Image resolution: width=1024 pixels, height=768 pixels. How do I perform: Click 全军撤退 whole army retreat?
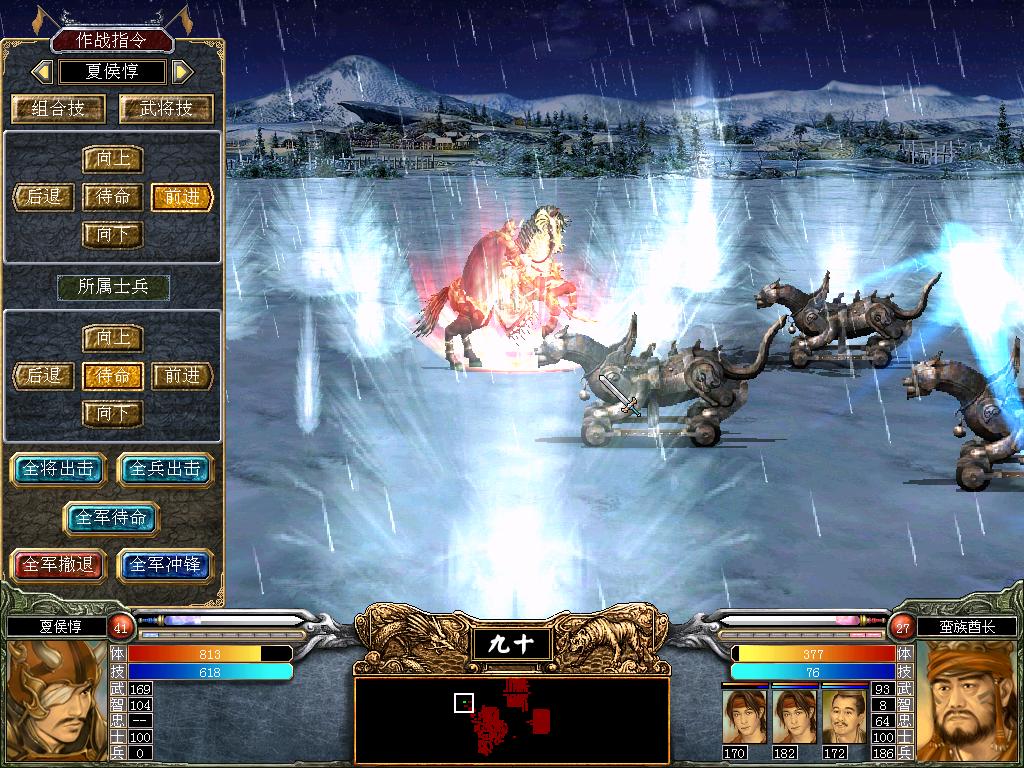click(x=57, y=565)
